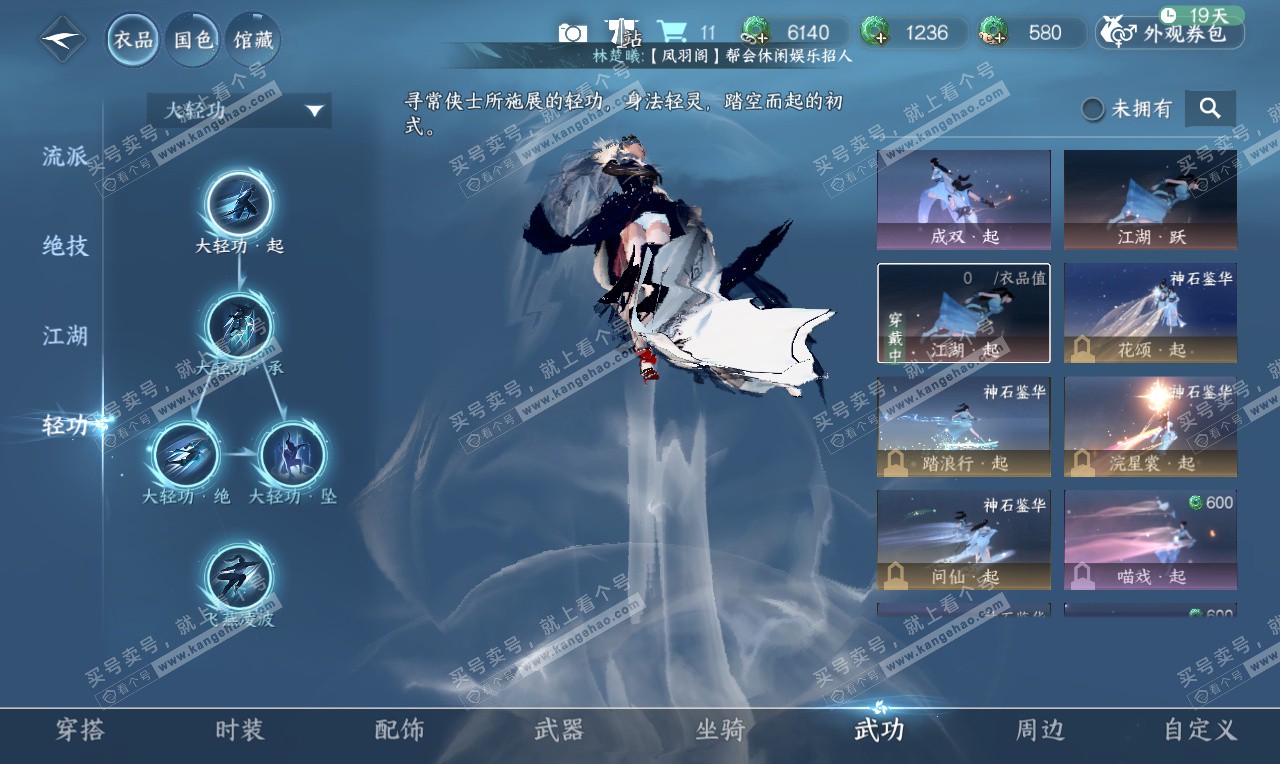
Task: Click the 飞燕凌波 skill icon
Action: point(239,577)
